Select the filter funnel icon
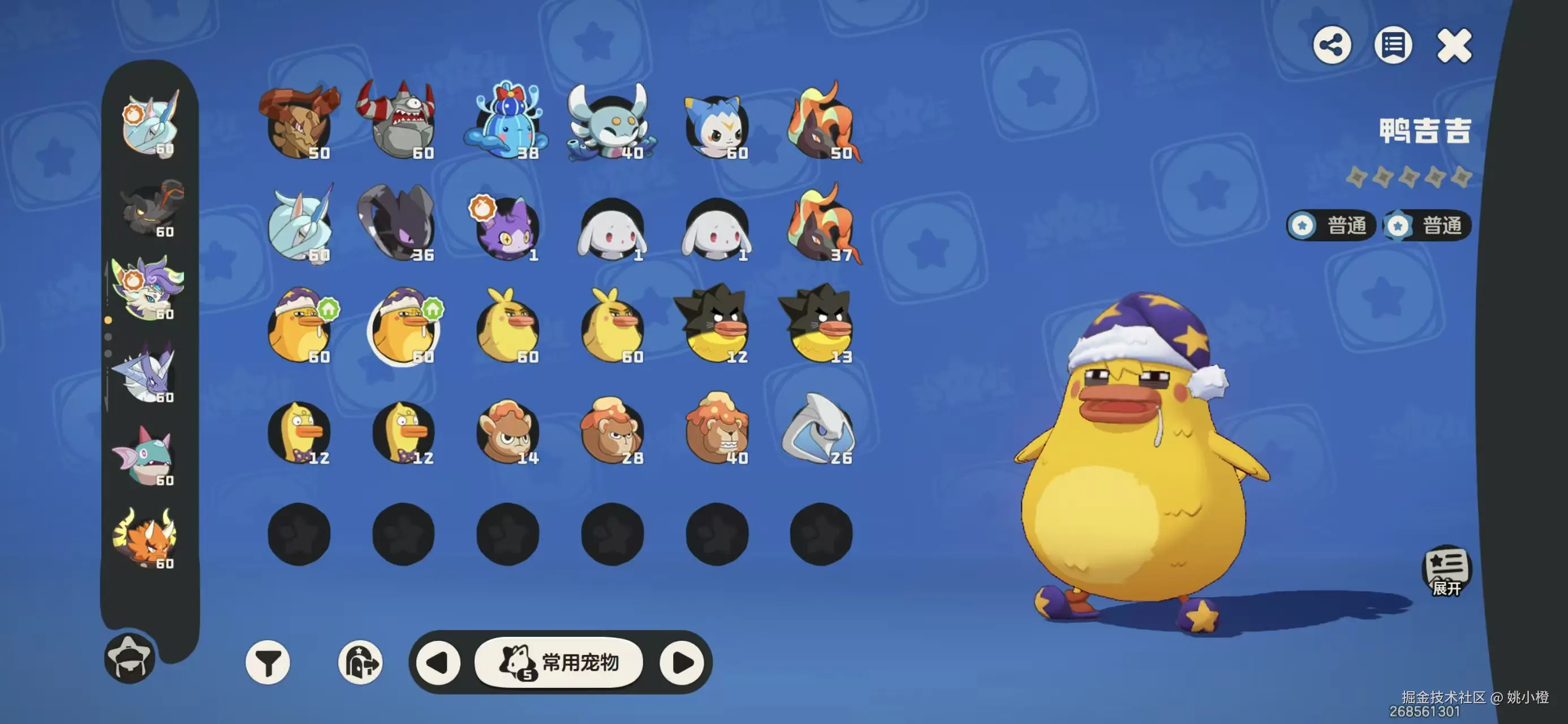 coord(268,663)
